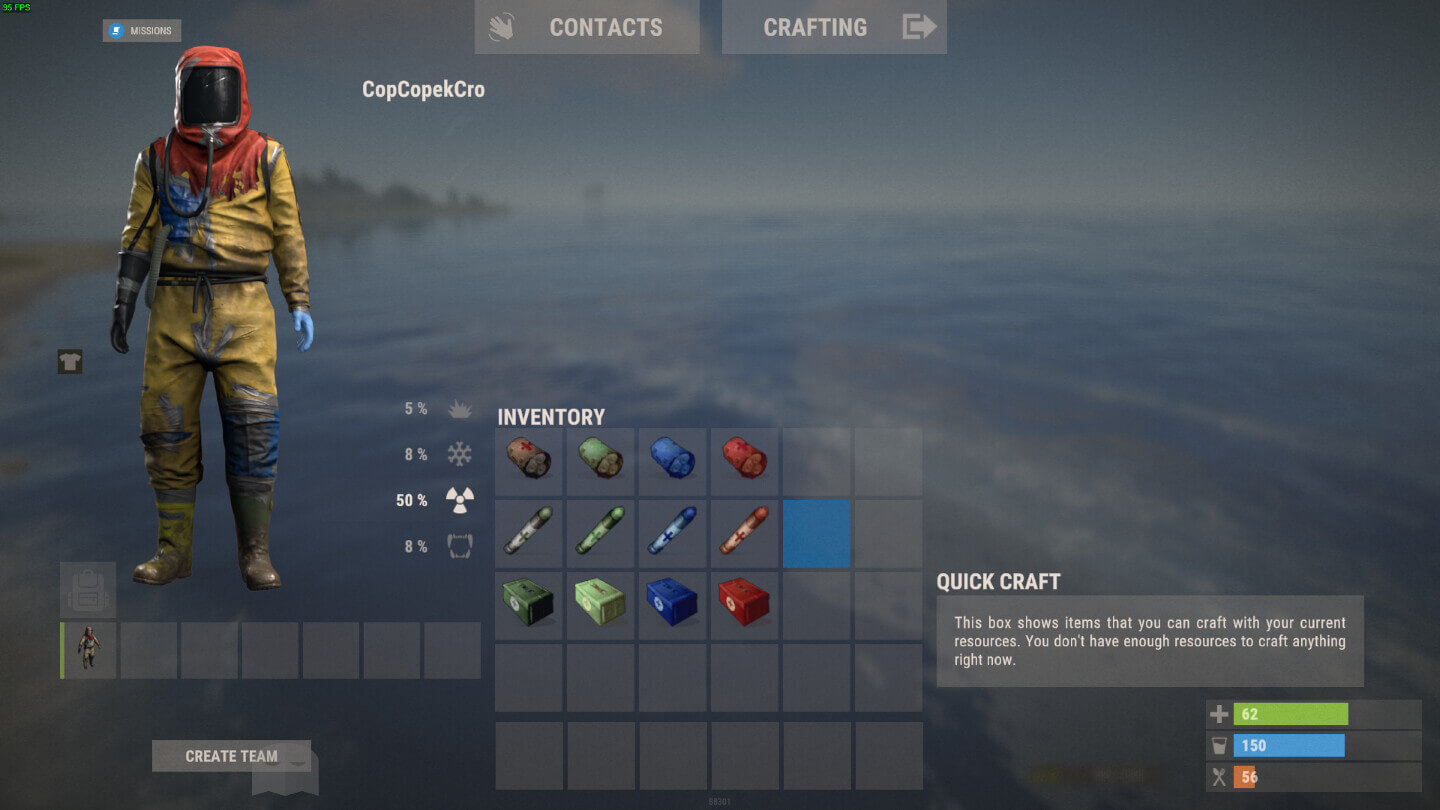Click the hunger utensils icon
The width and height of the screenshot is (1440, 810).
click(x=1218, y=777)
